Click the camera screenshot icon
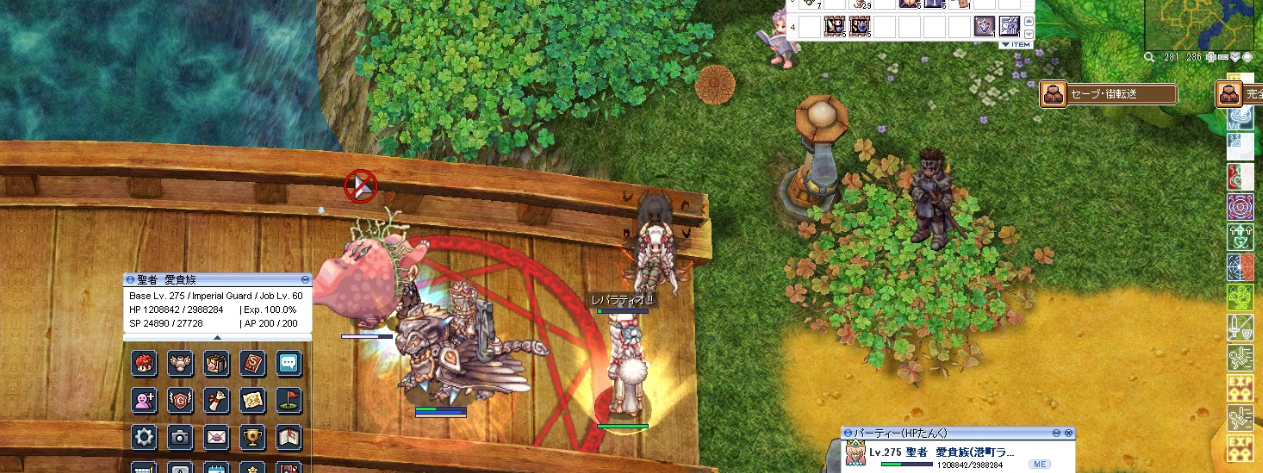This screenshot has width=1263, height=473. [x=181, y=437]
